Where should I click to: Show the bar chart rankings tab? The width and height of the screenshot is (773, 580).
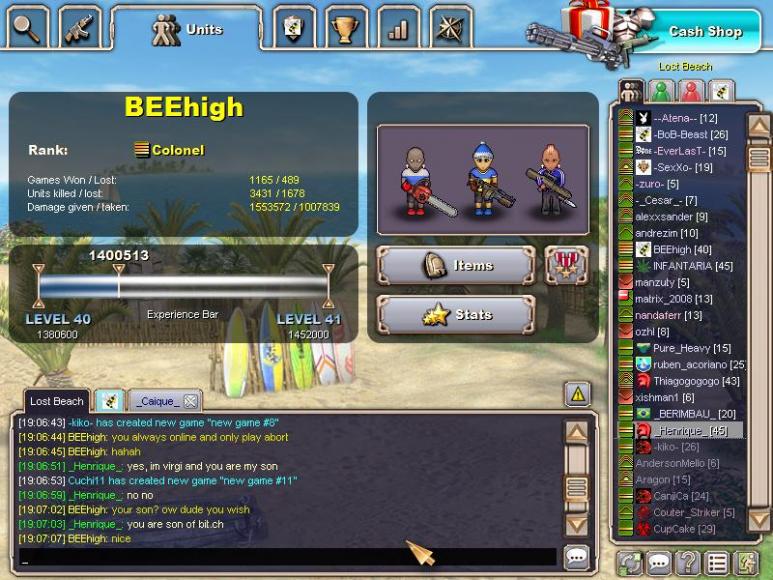[398, 28]
